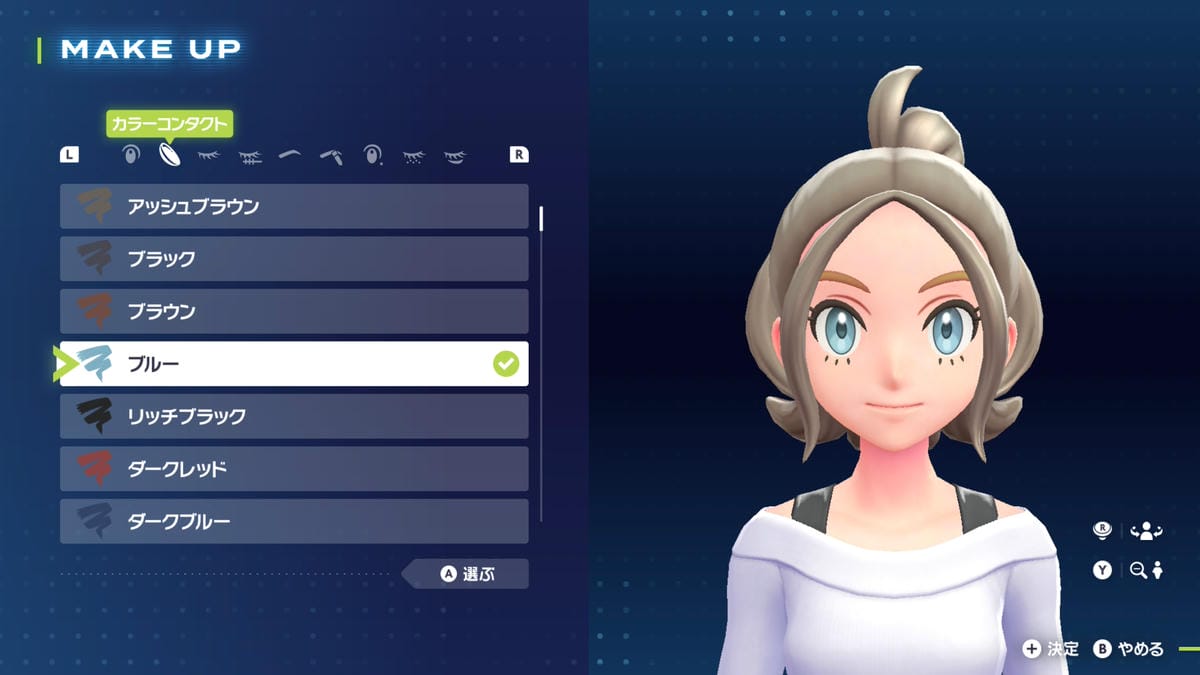Image resolution: width=1200 pixels, height=675 pixels.
Task: Switch to the contact lens tab
Action: [x=169, y=155]
